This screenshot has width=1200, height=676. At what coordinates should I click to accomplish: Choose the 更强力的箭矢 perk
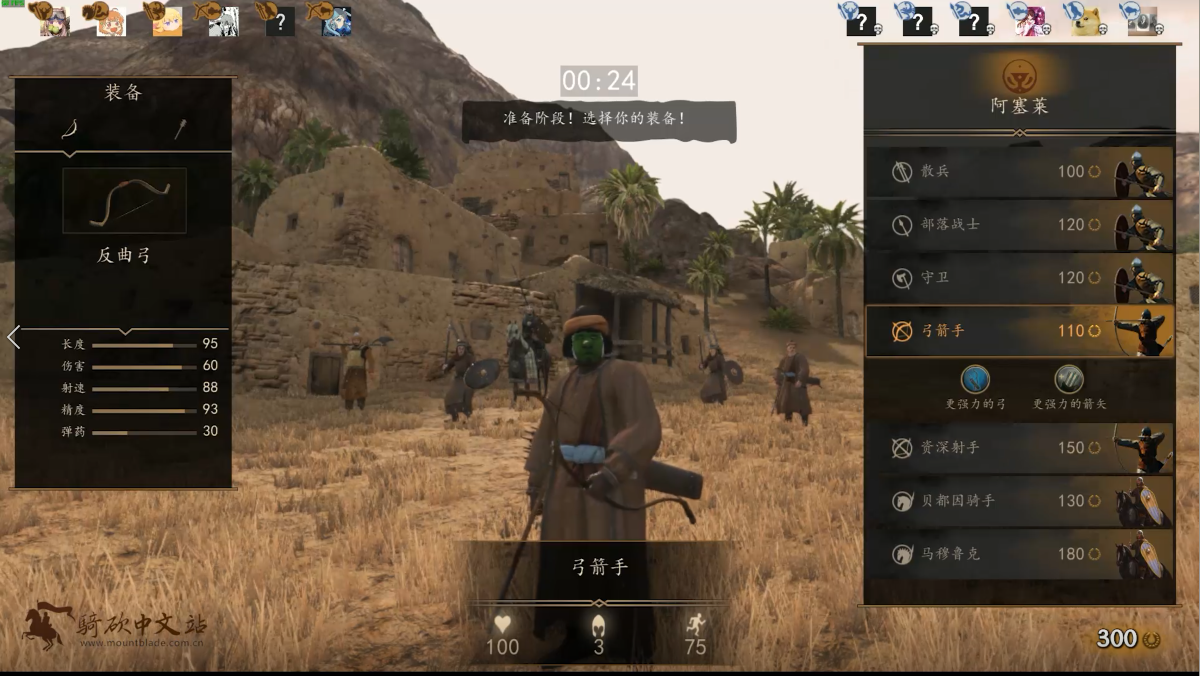click(x=1069, y=380)
